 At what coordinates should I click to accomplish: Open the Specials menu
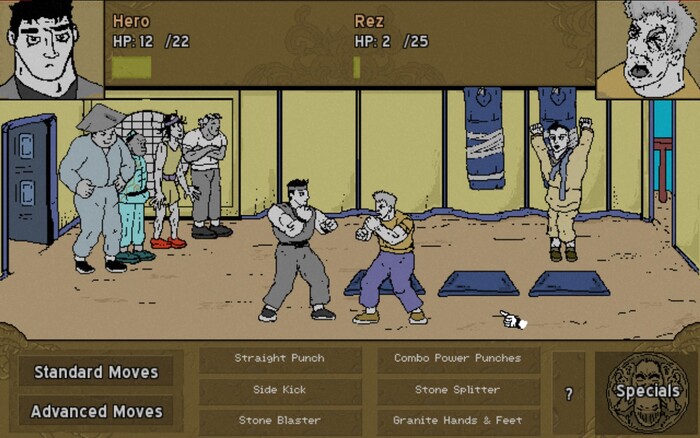point(646,391)
